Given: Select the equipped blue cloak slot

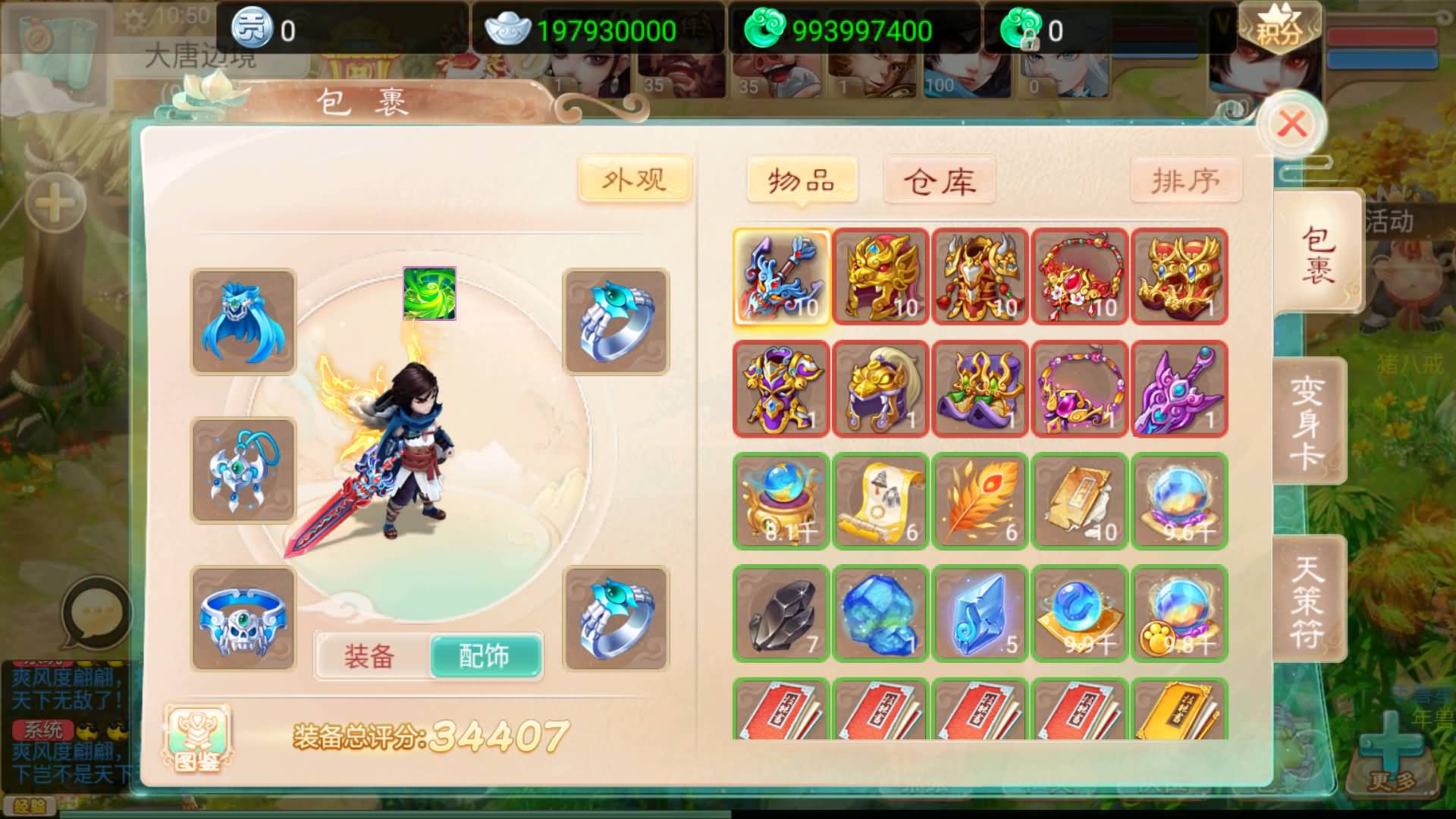Looking at the screenshot, I should click(243, 322).
